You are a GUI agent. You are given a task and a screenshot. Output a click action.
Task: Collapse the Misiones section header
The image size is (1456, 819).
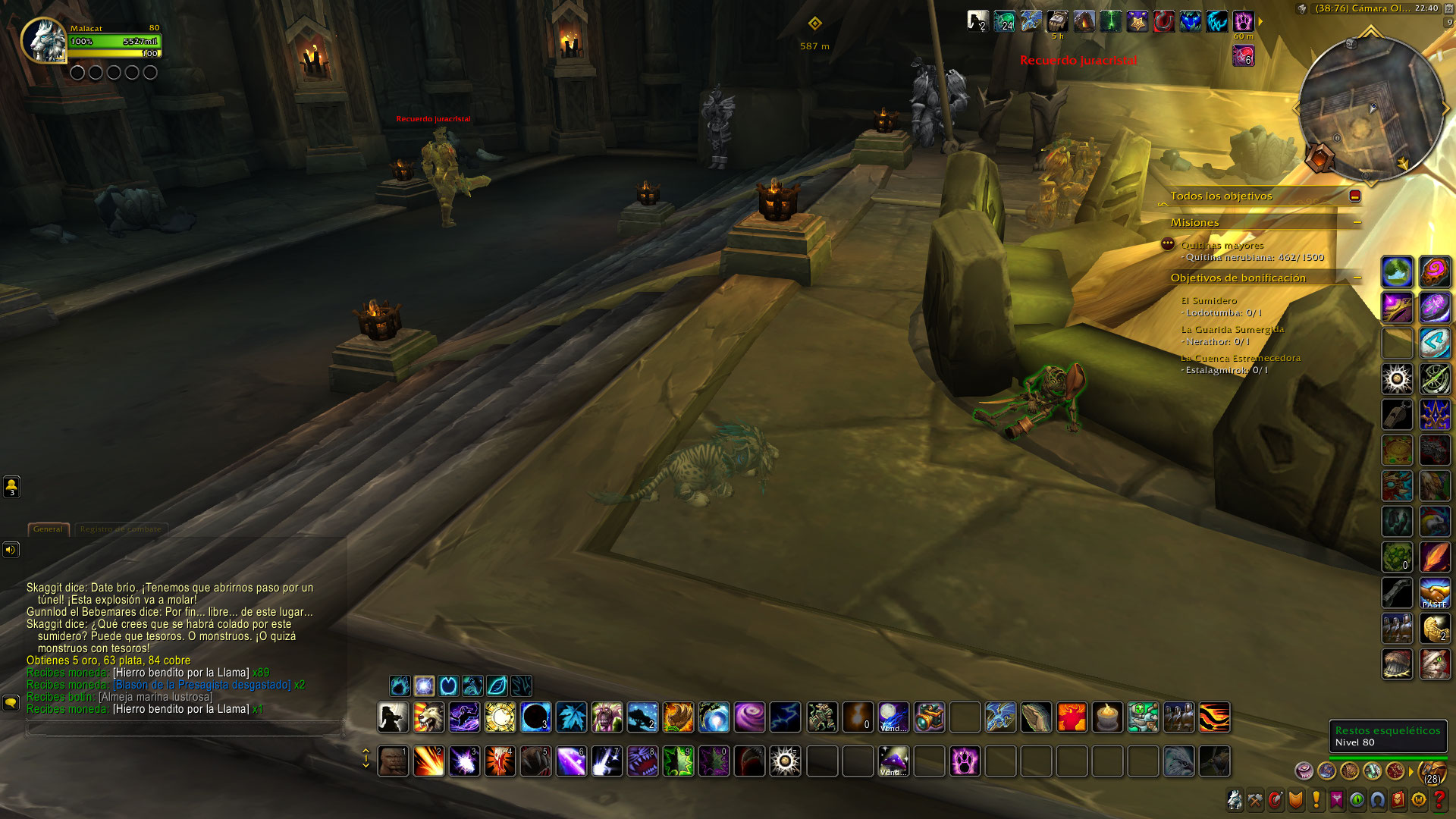click(x=1357, y=223)
